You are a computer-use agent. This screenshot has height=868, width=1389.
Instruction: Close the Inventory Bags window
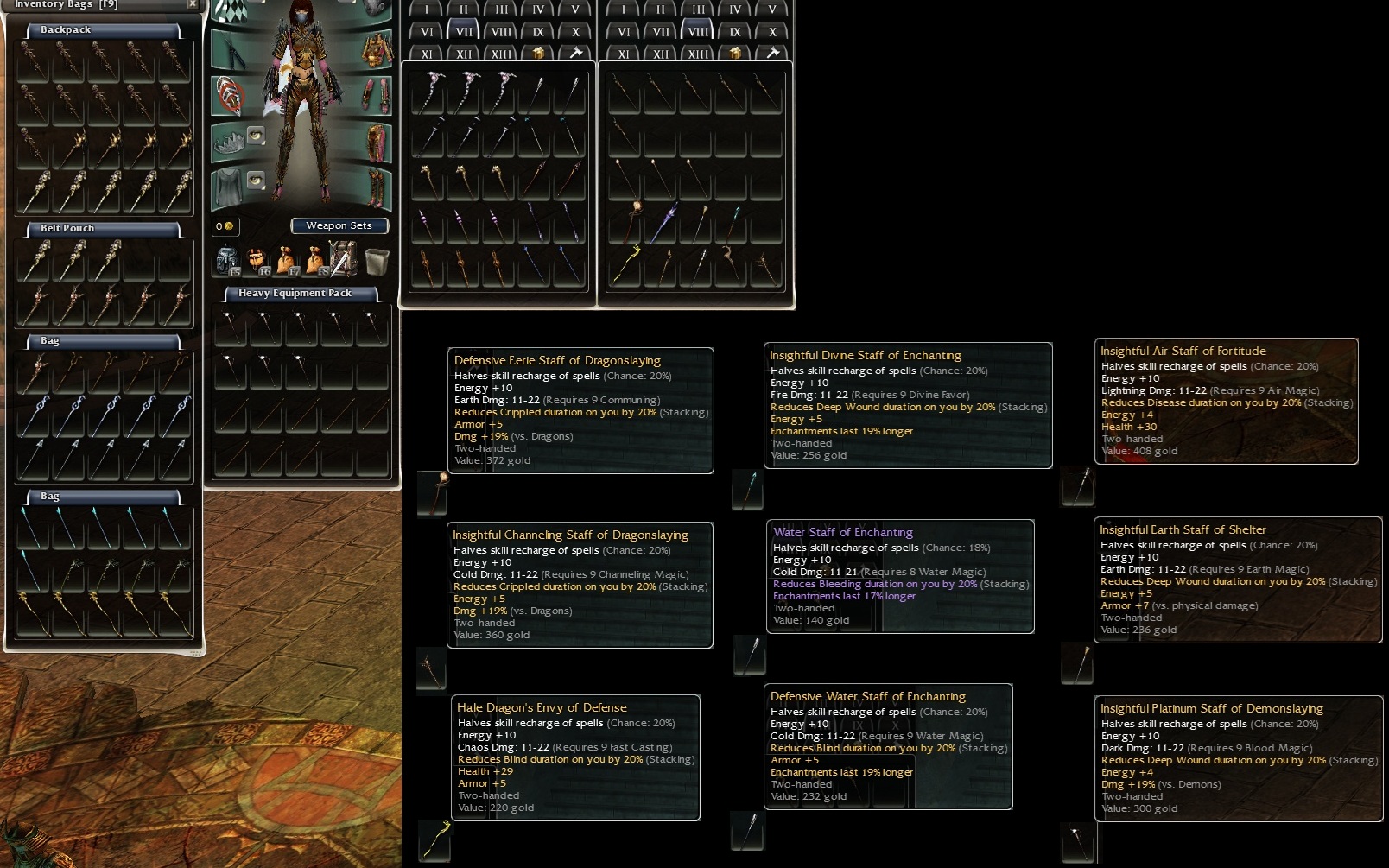coord(193,4)
